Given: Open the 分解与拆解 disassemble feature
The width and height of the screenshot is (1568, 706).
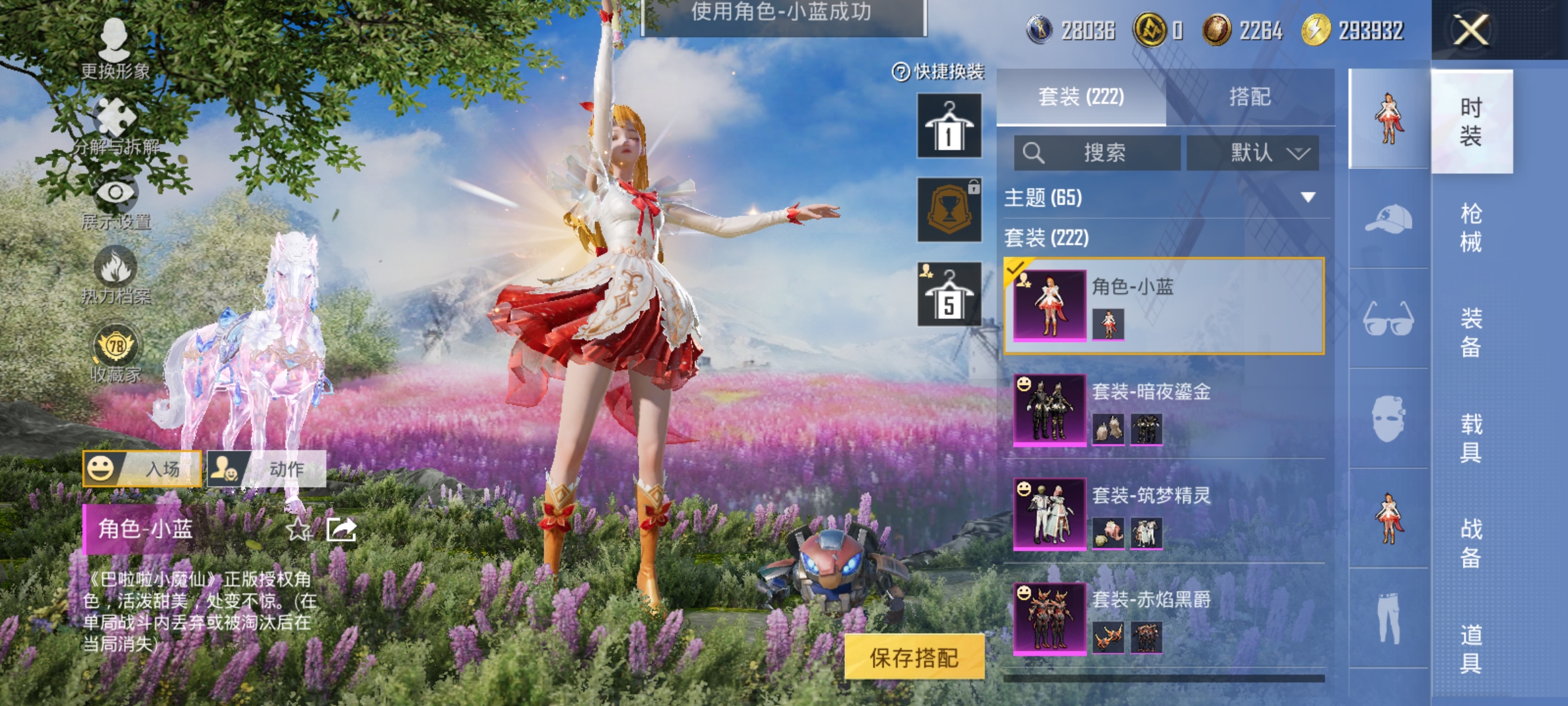Looking at the screenshot, I should pos(116,126).
